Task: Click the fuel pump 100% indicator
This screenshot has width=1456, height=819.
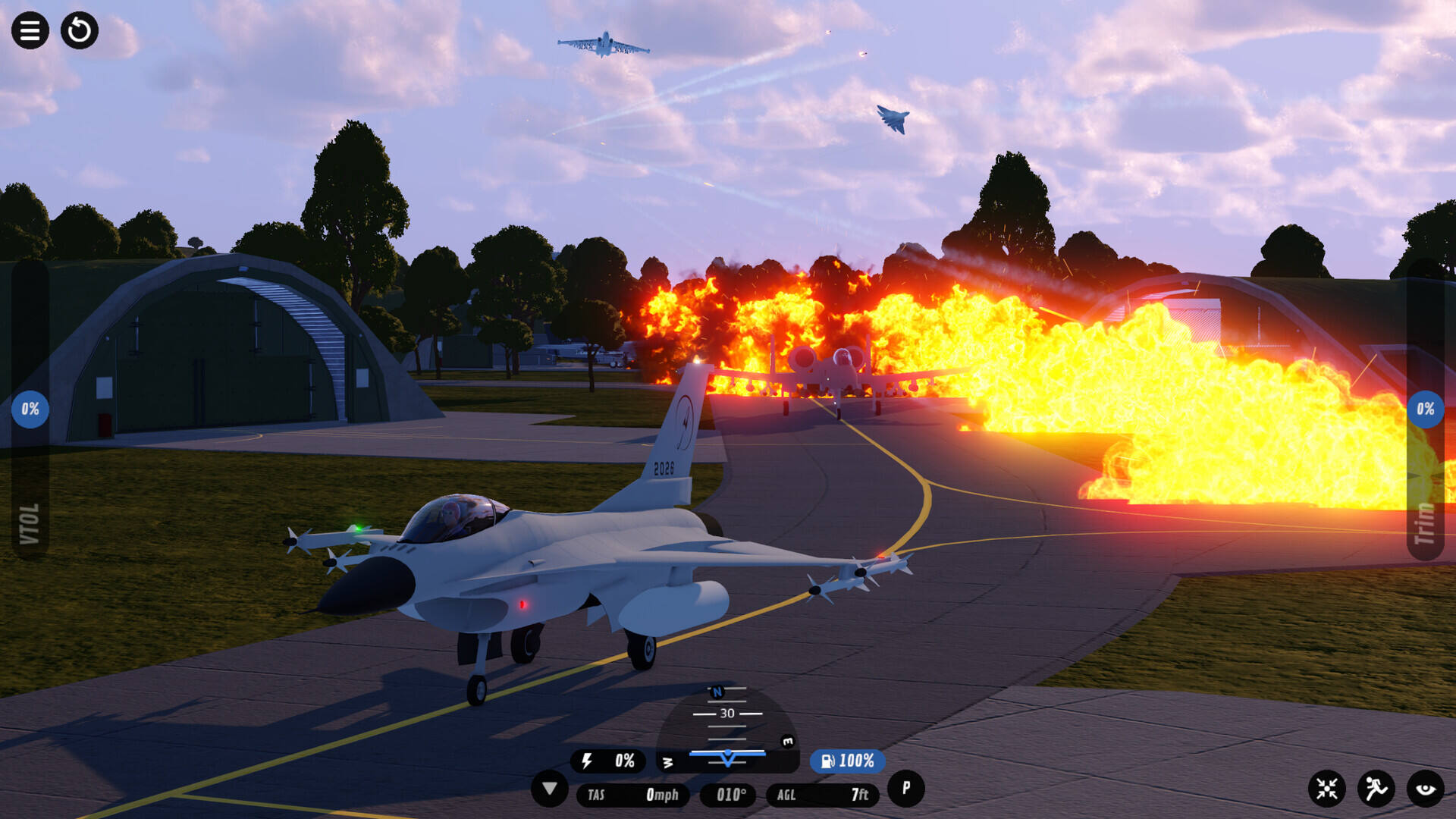Action: (847, 761)
